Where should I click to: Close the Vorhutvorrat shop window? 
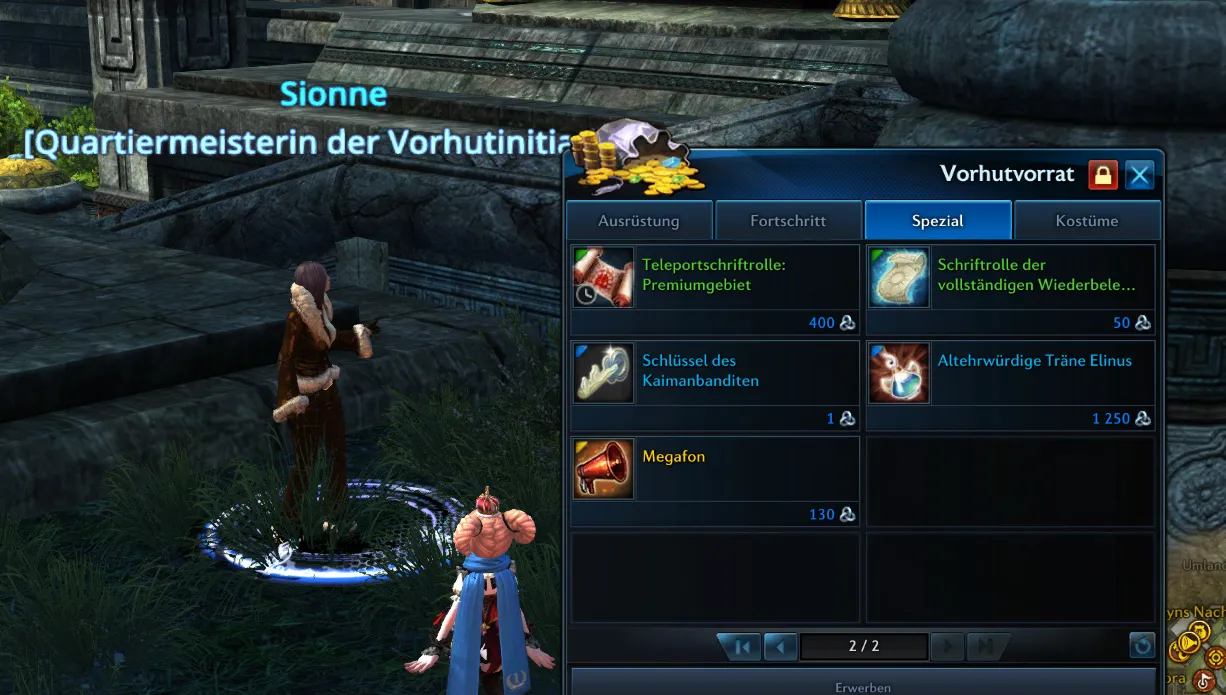(1139, 175)
